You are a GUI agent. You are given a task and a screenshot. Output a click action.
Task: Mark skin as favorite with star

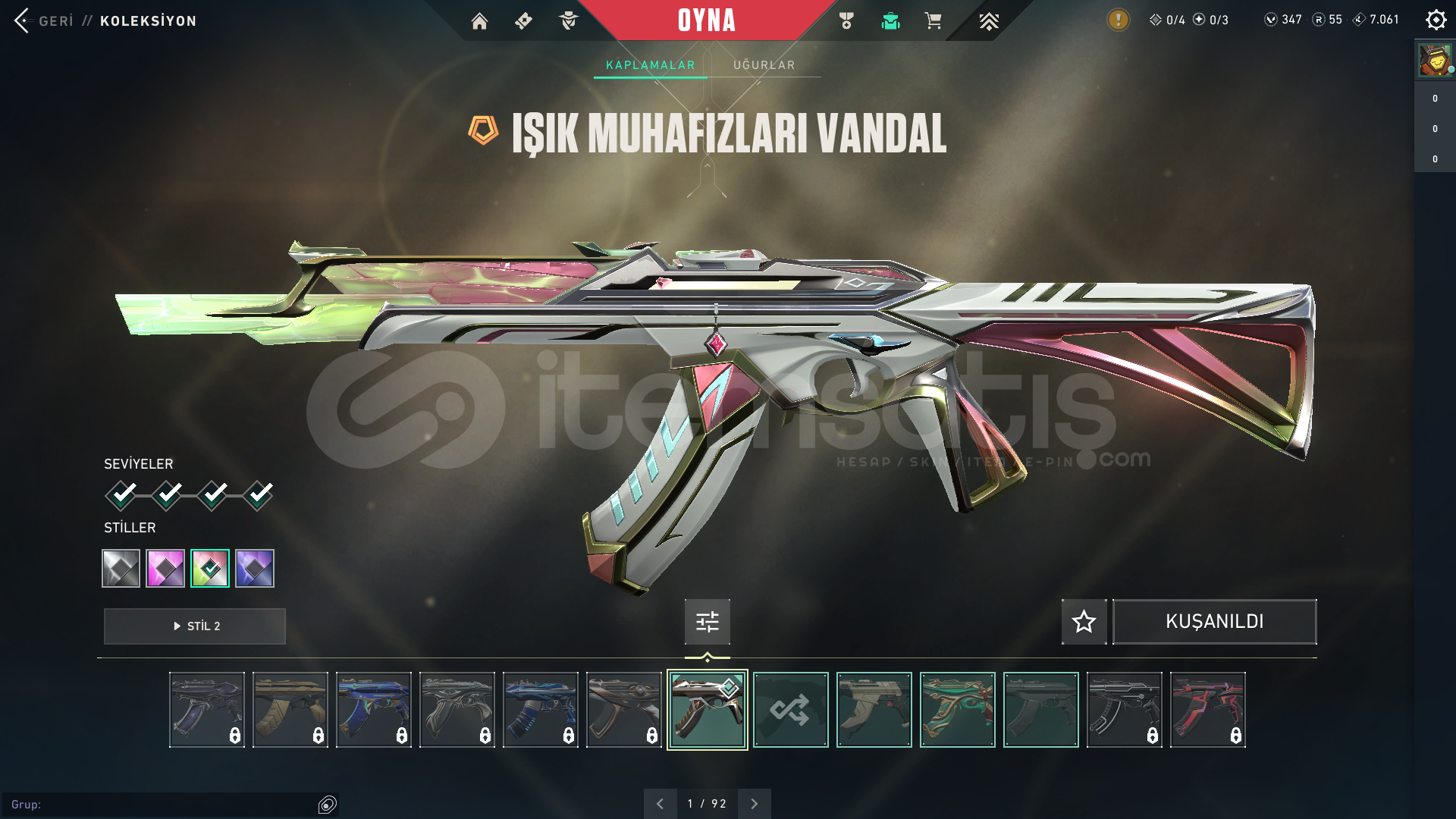coord(1084,622)
